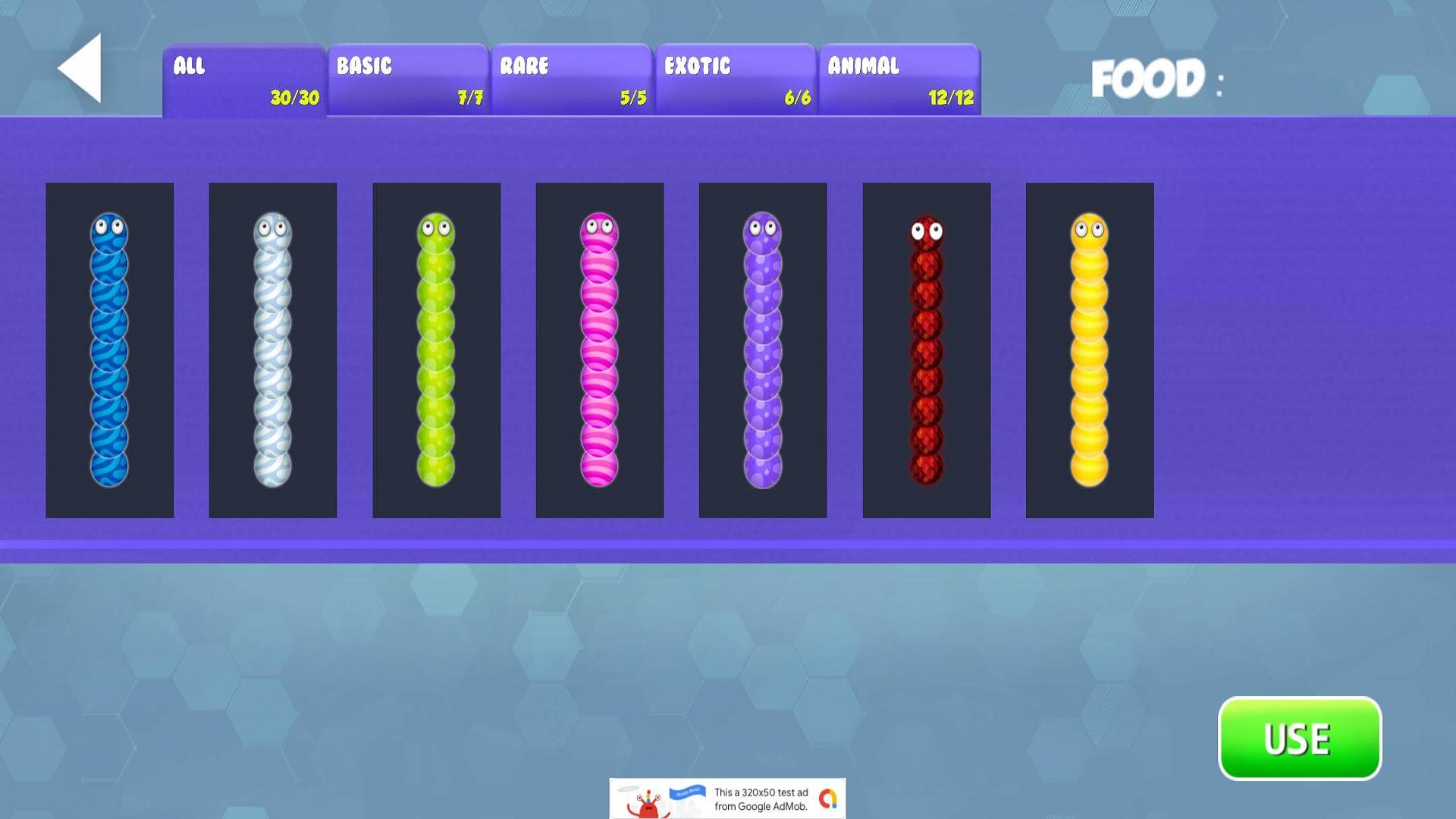Select the yellow snake skin

(x=1089, y=349)
